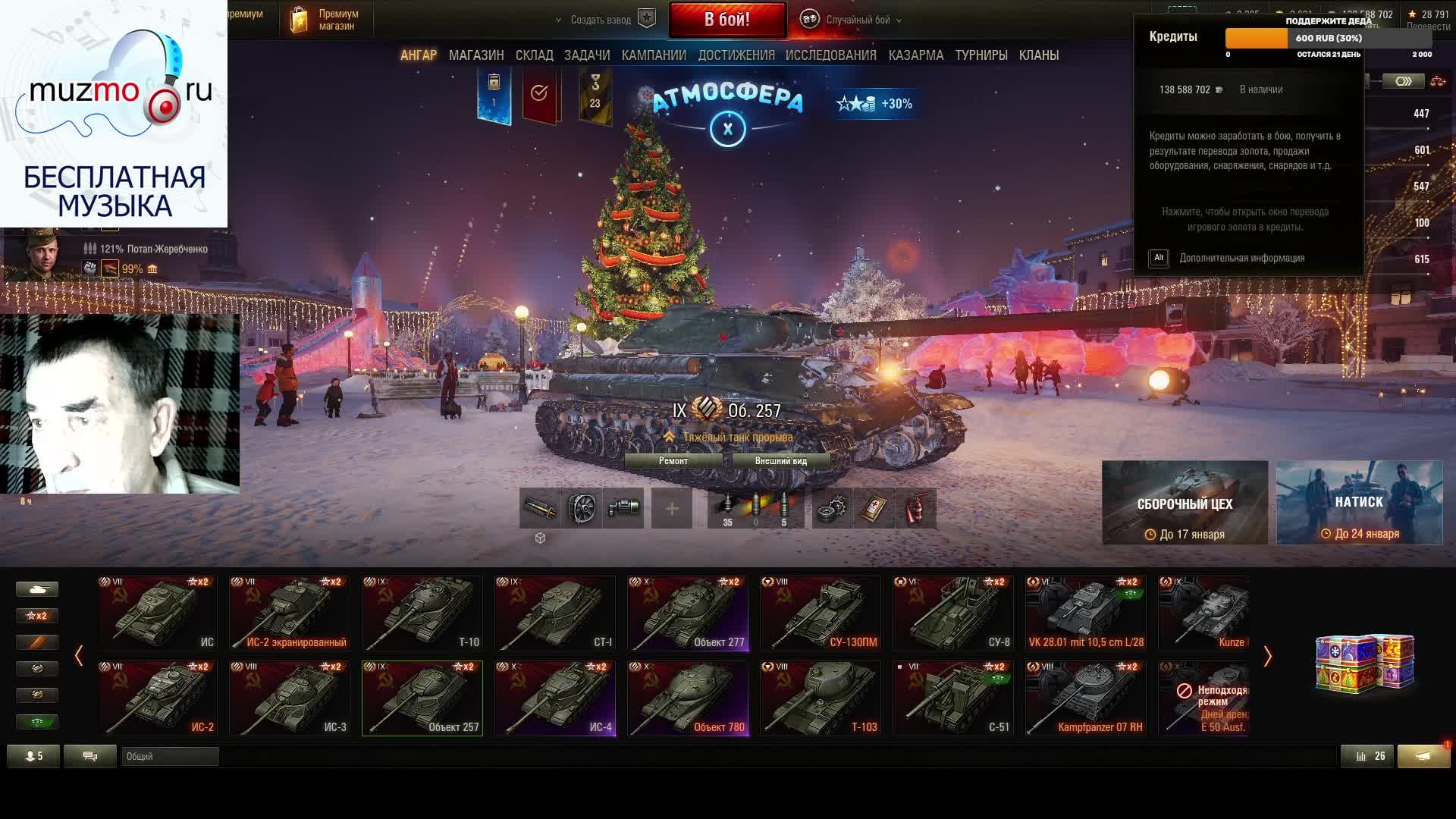Screen dimensions: 1456x819
Task: Switch to the СКЛАД tab
Action: coord(534,55)
